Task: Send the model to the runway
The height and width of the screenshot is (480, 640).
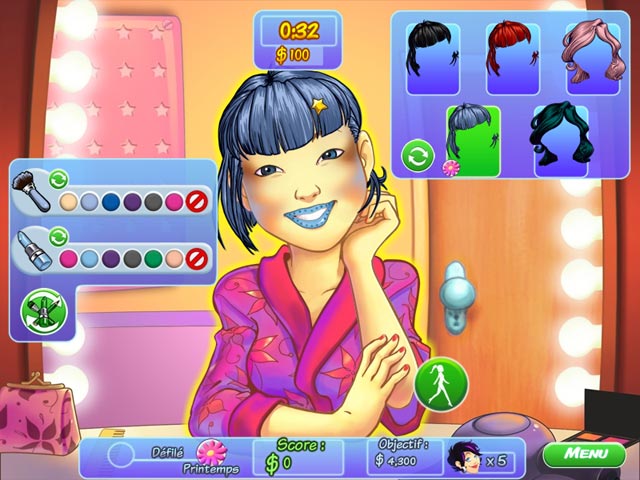Action: click(441, 381)
